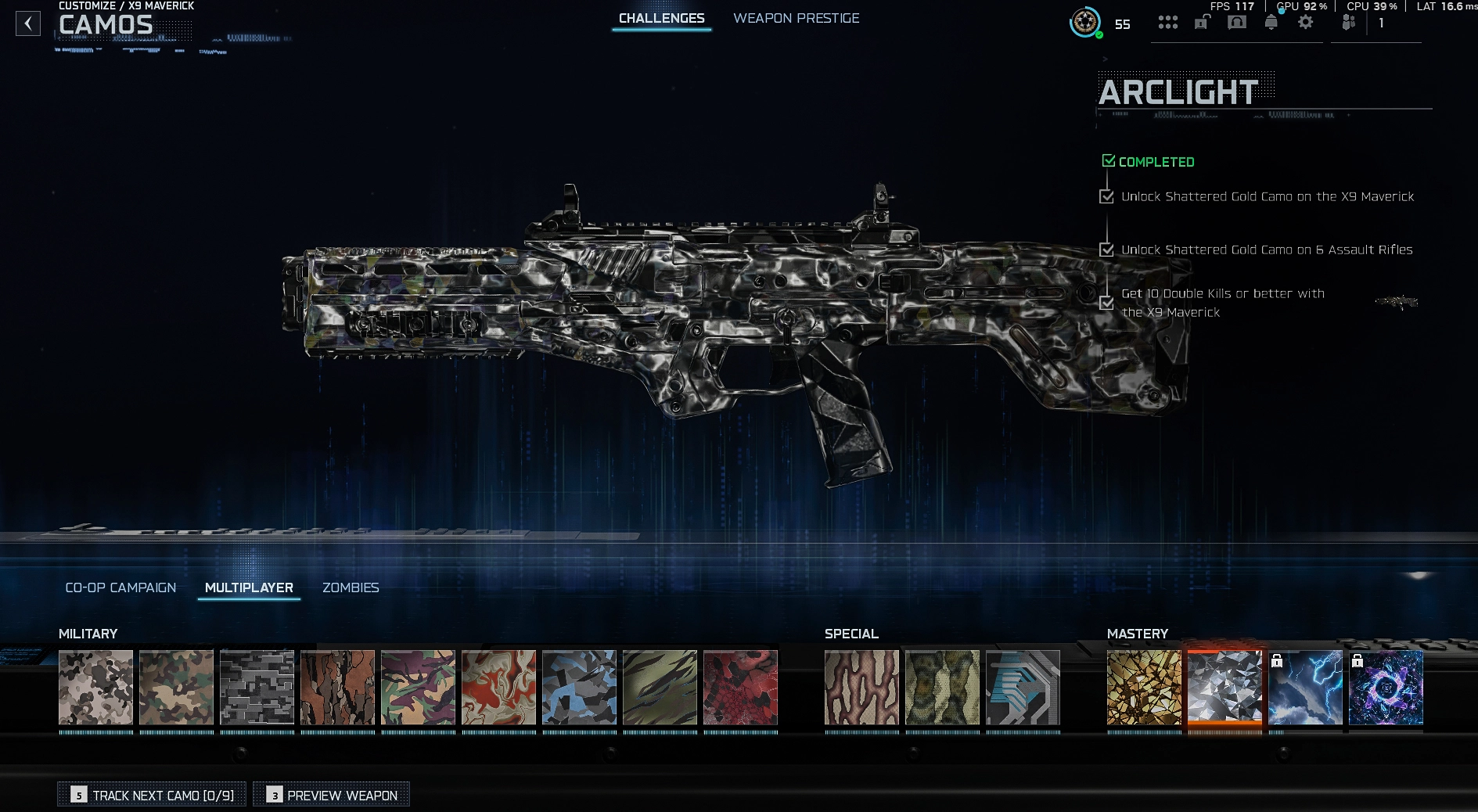Click the Double Kills challenge checkbox

click(x=1107, y=303)
